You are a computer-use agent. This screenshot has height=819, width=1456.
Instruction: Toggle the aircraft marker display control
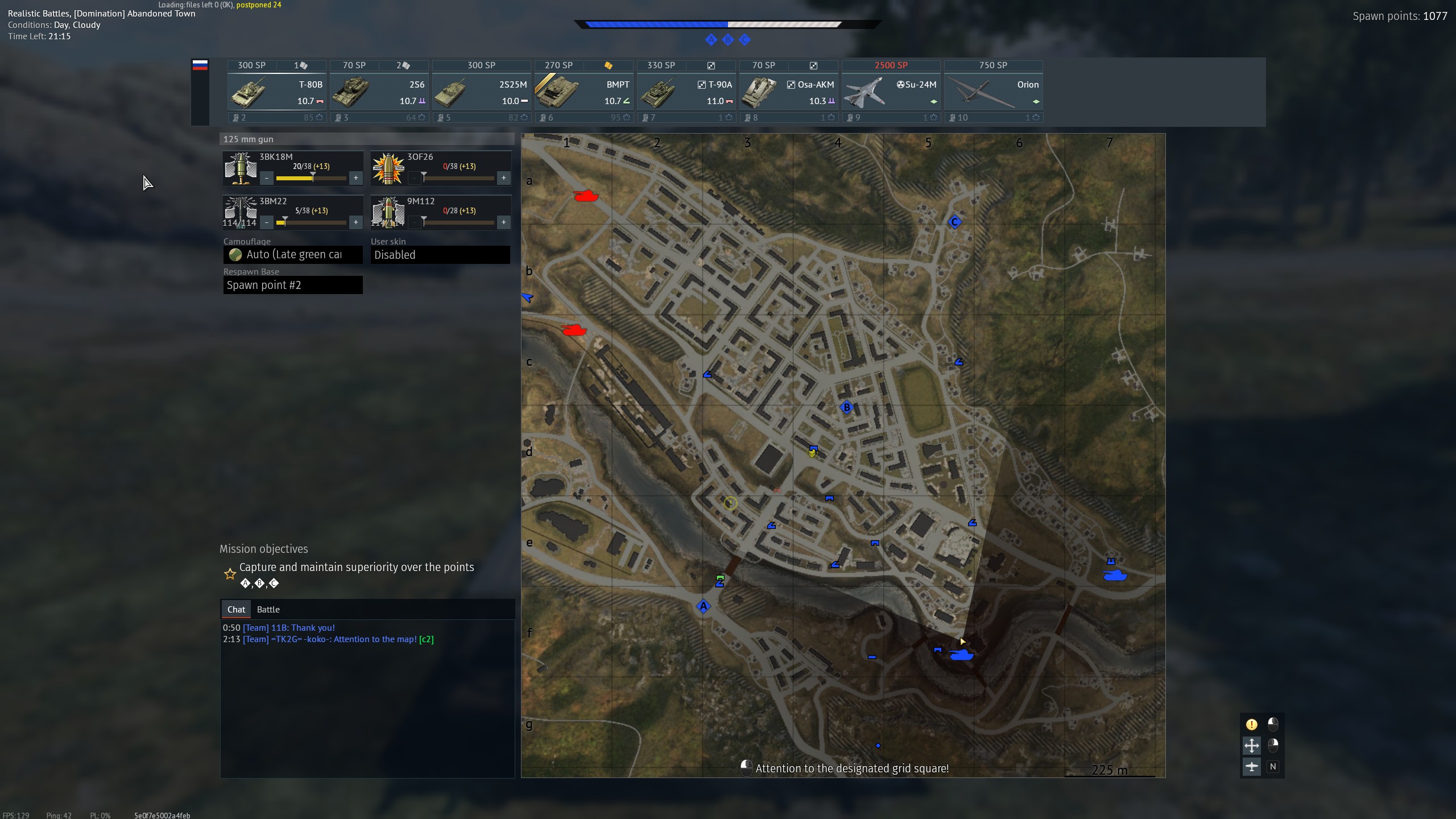point(1251,767)
